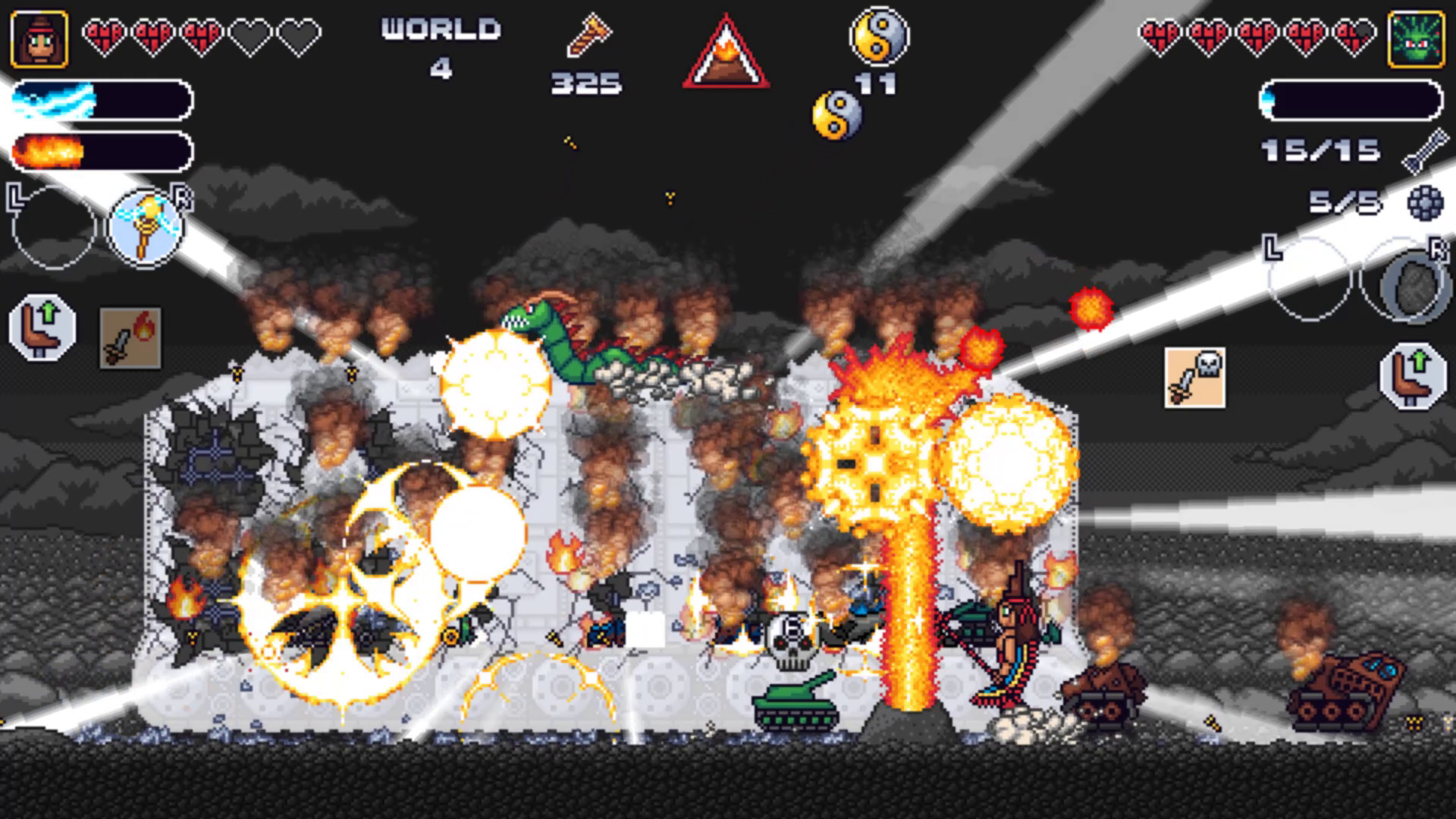Click the flaming sword ability tile

point(130,338)
